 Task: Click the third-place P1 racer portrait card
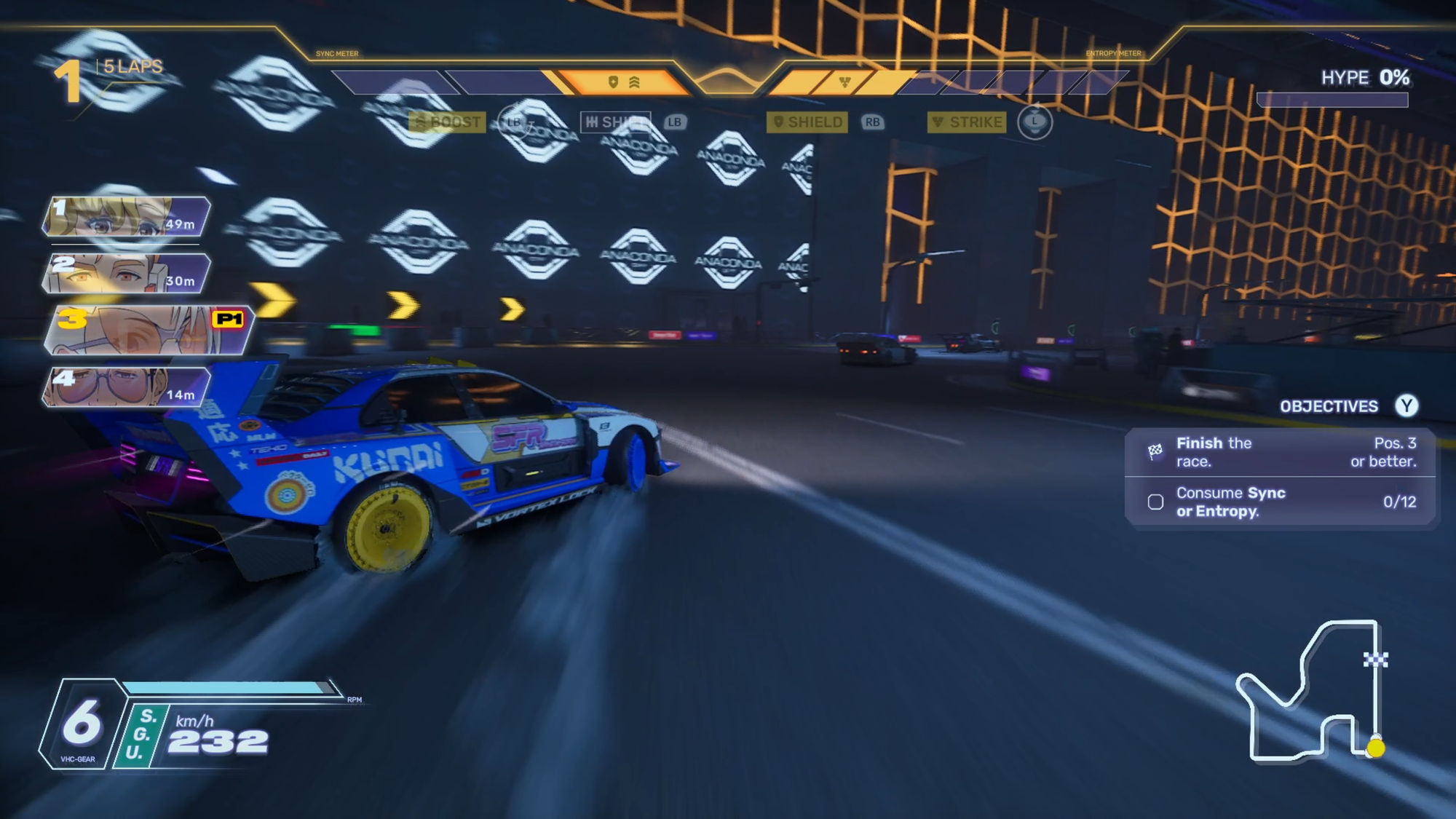pos(148,330)
